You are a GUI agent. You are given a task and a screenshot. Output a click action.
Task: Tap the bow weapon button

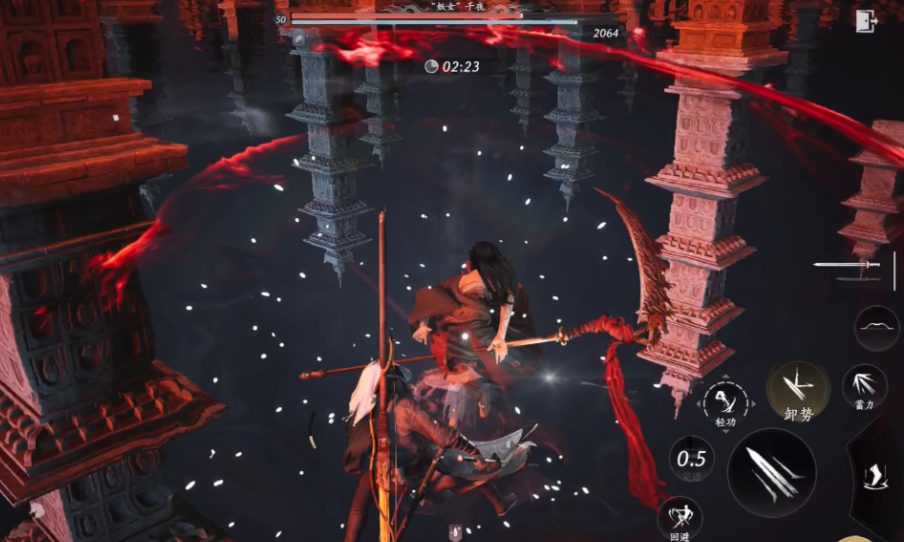876,328
